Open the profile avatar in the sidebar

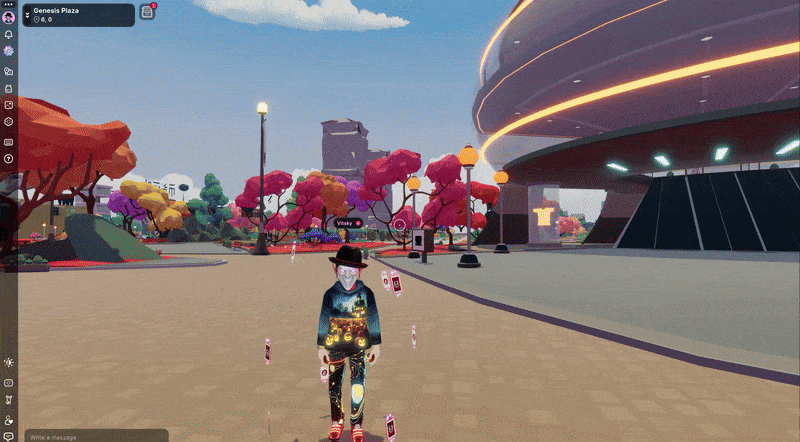pos(9,15)
